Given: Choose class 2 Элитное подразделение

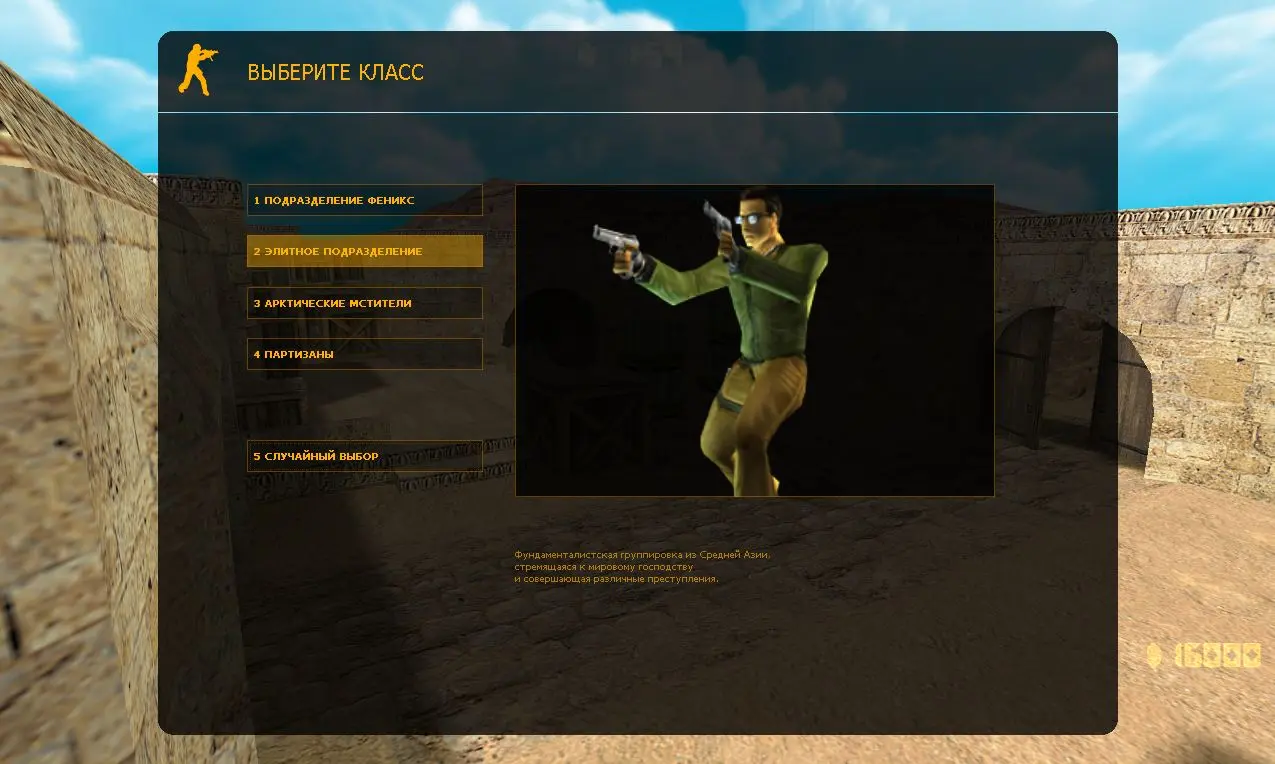Looking at the screenshot, I should click(364, 251).
